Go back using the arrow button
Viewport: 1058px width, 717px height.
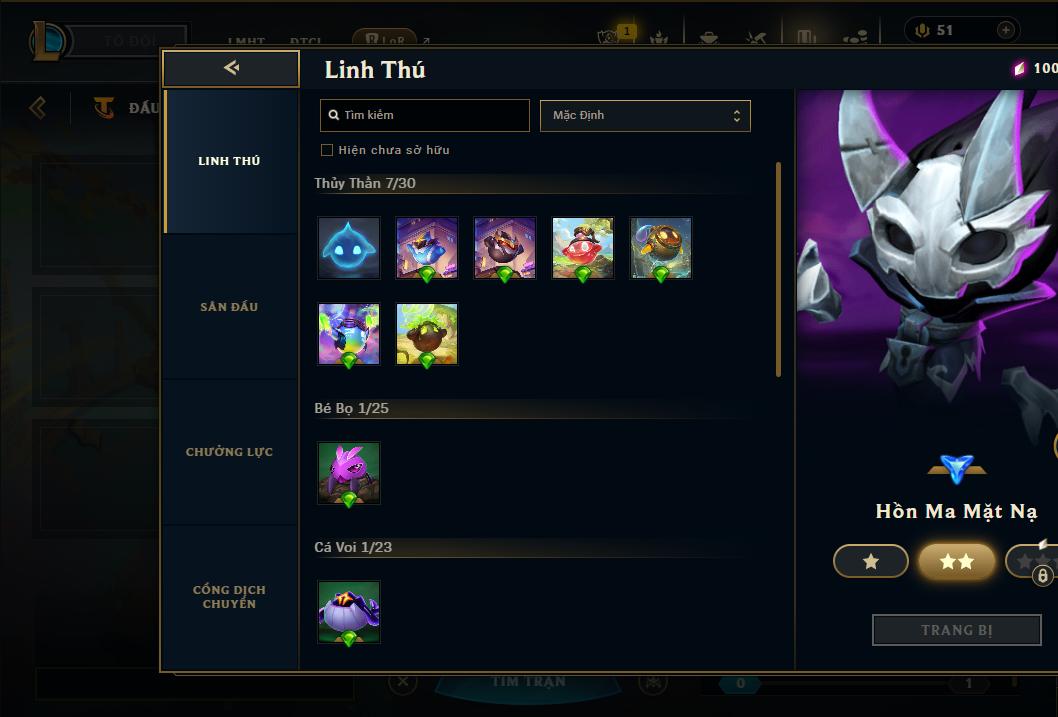(231, 68)
